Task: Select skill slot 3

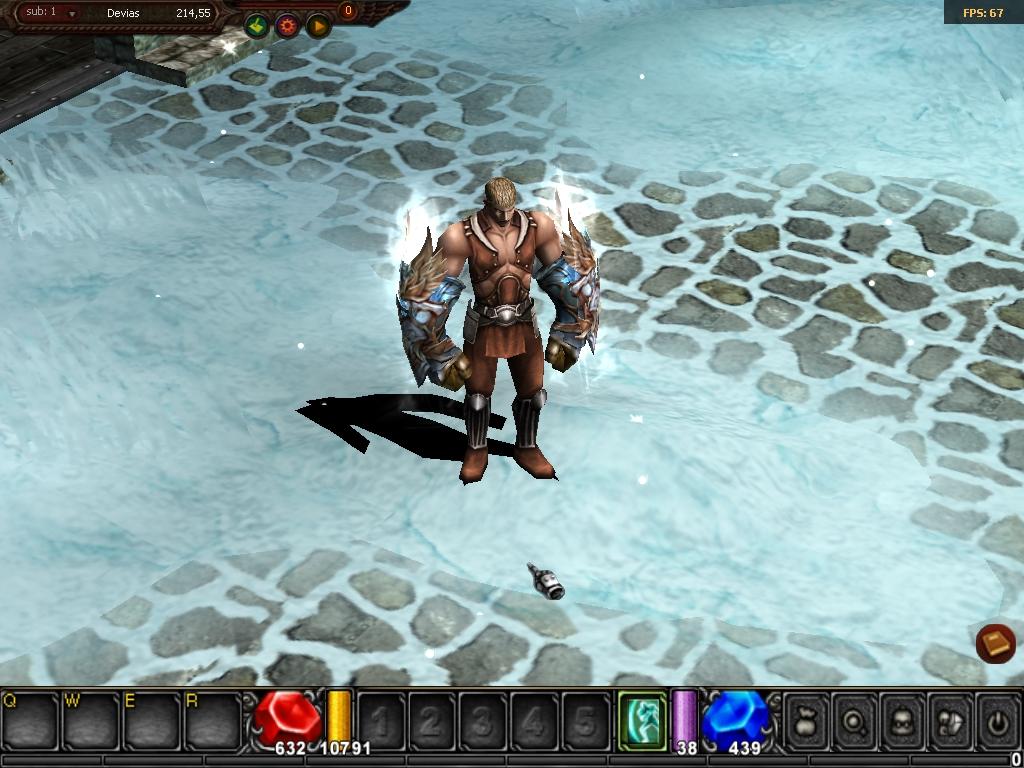Action: (x=483, y=720)
